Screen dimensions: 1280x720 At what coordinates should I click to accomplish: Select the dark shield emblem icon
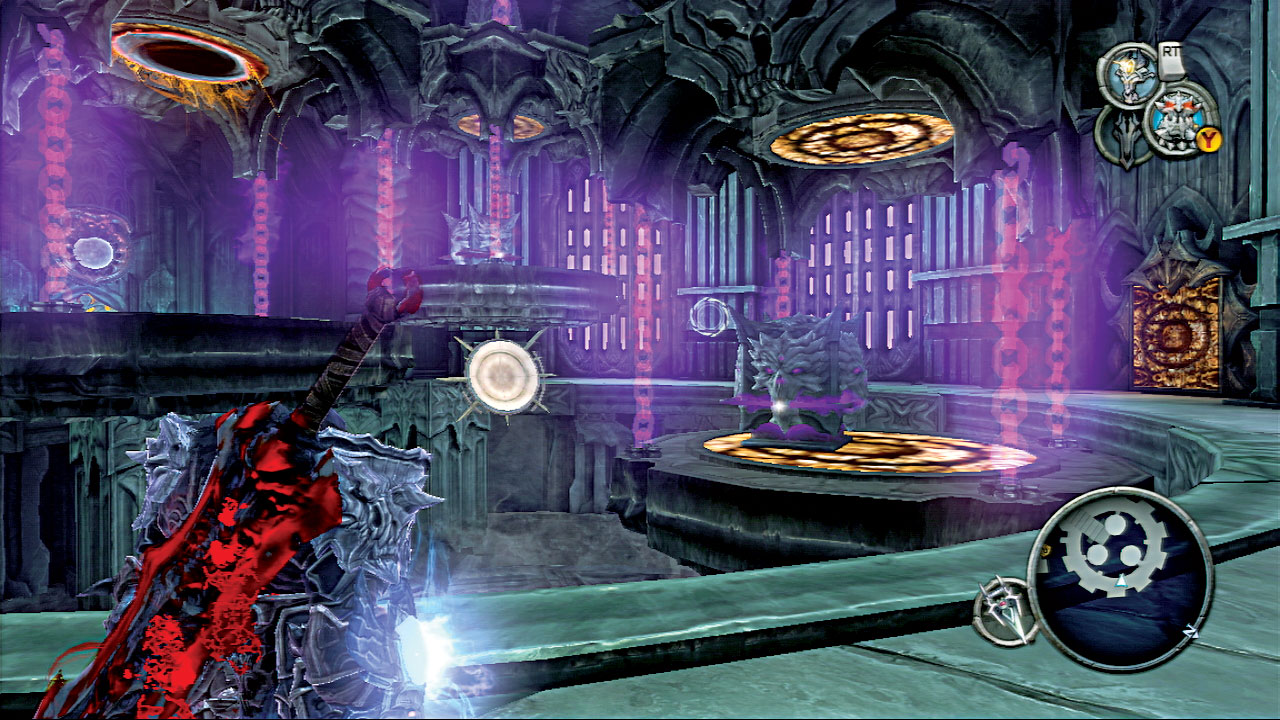click(1129, 135)
